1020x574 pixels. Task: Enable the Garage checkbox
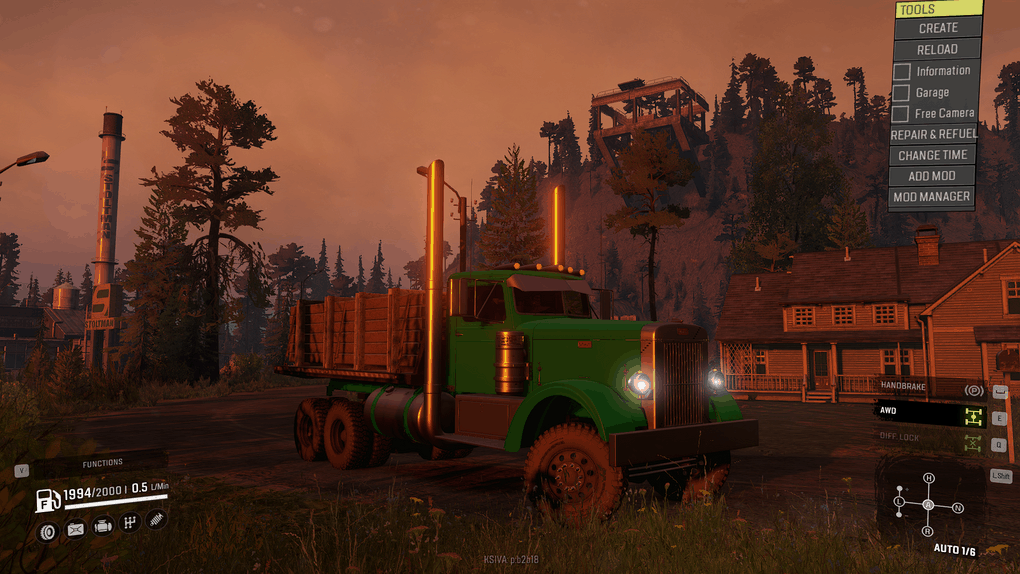click(902, 92)
